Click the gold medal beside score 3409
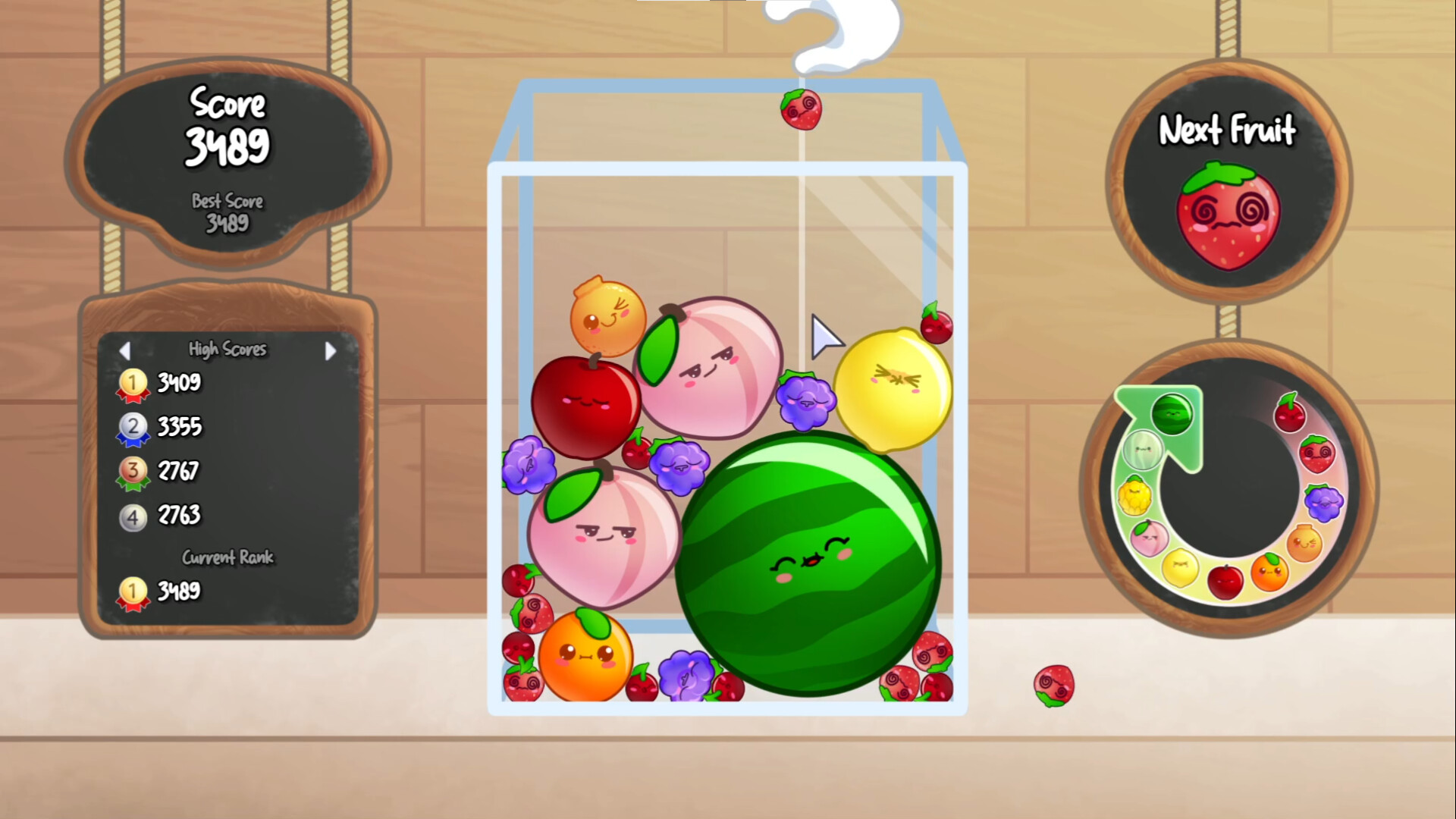The width and height of the screenshot is (1456, 819). (x=133, y=384)
